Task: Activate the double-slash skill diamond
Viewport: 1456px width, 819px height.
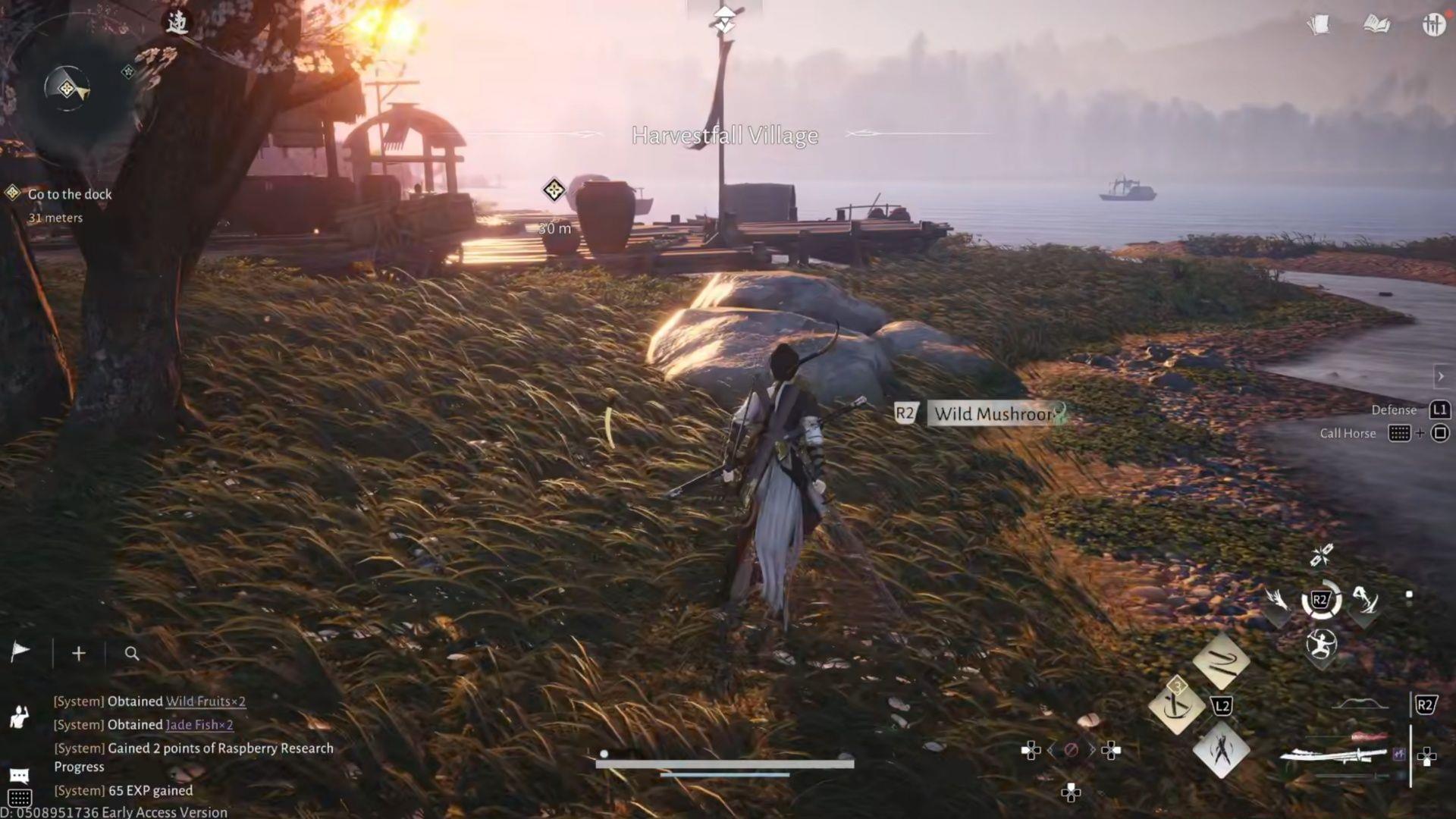Action: [1221, 661]
